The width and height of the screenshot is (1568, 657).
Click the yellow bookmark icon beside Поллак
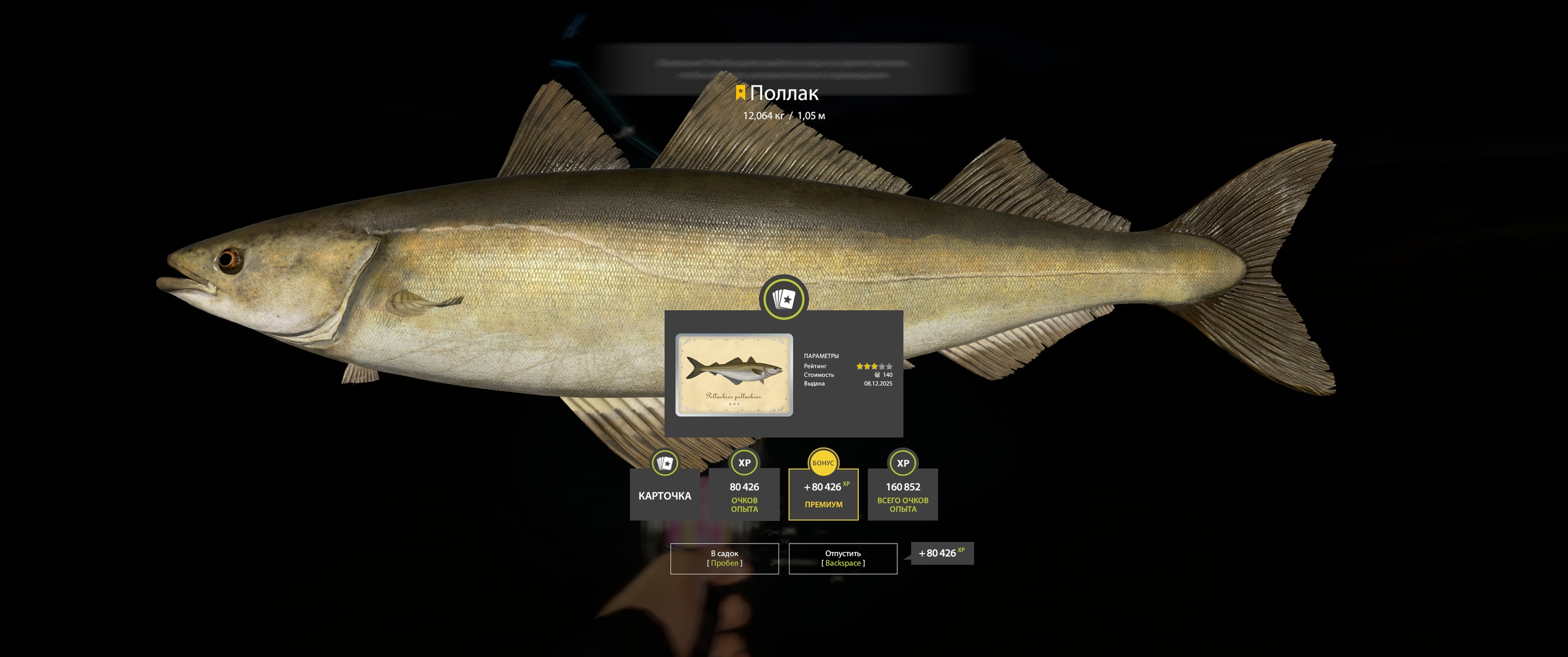click(740, 93)
